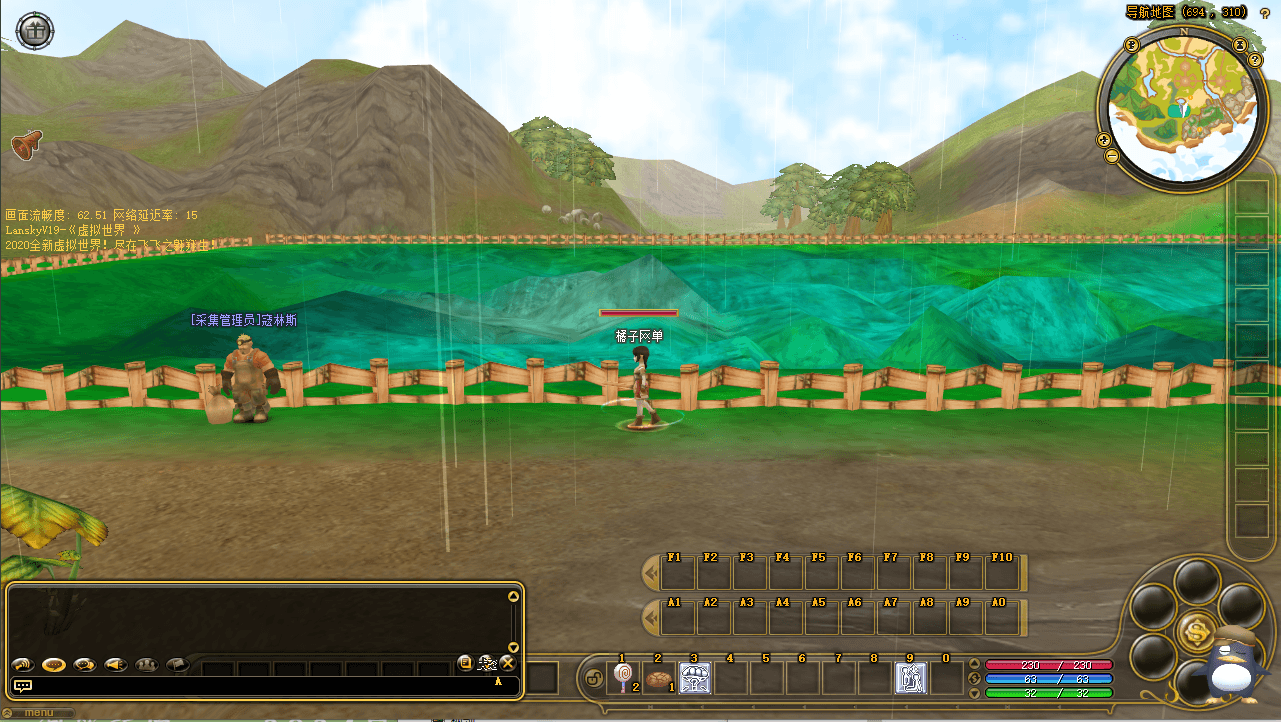The width and height of the screenshot is (1281, 722).
Task: Use the lollipop item in hotbar slot 1
Action: 622,678
